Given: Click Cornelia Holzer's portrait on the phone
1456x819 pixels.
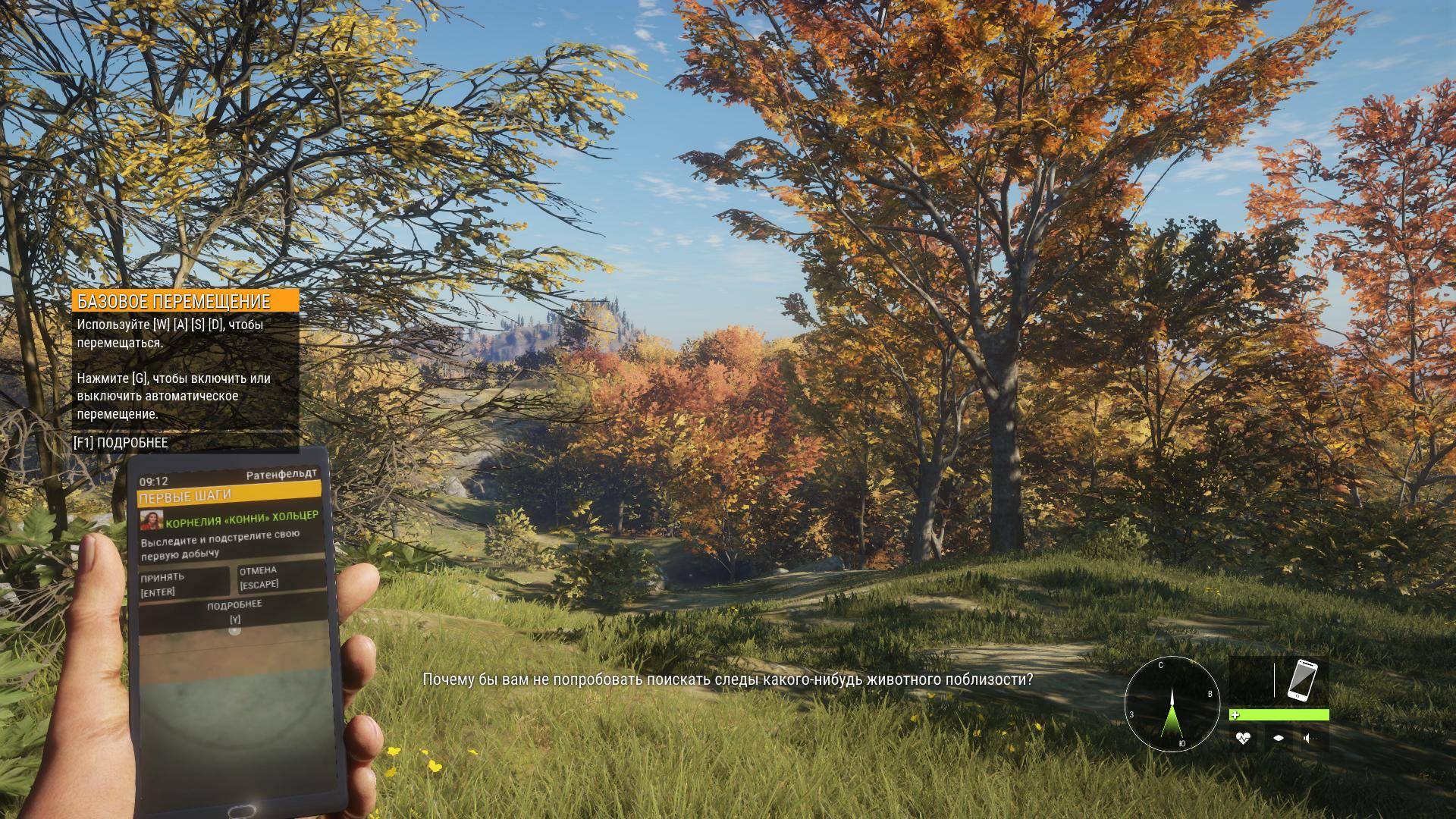Looking at the screenshot, I should coord(152,520).
